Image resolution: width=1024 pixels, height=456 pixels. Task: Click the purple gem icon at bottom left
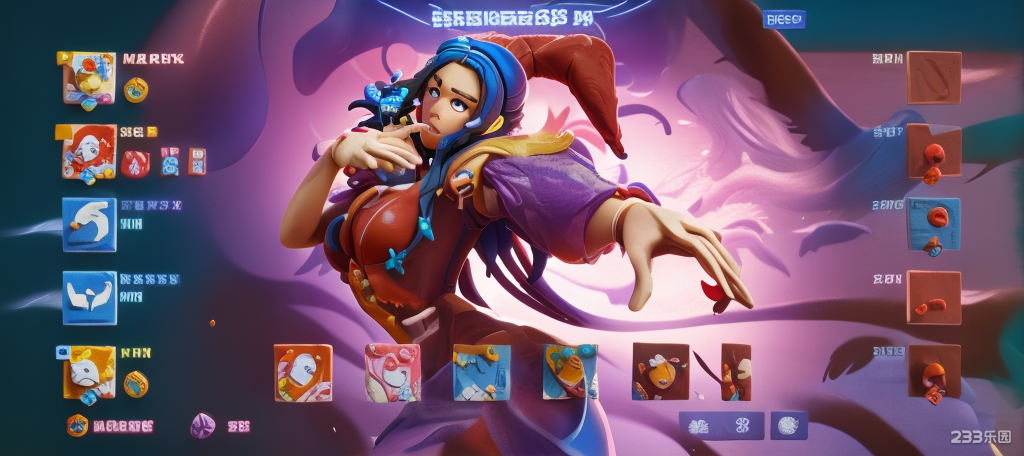tap(203, 425)
